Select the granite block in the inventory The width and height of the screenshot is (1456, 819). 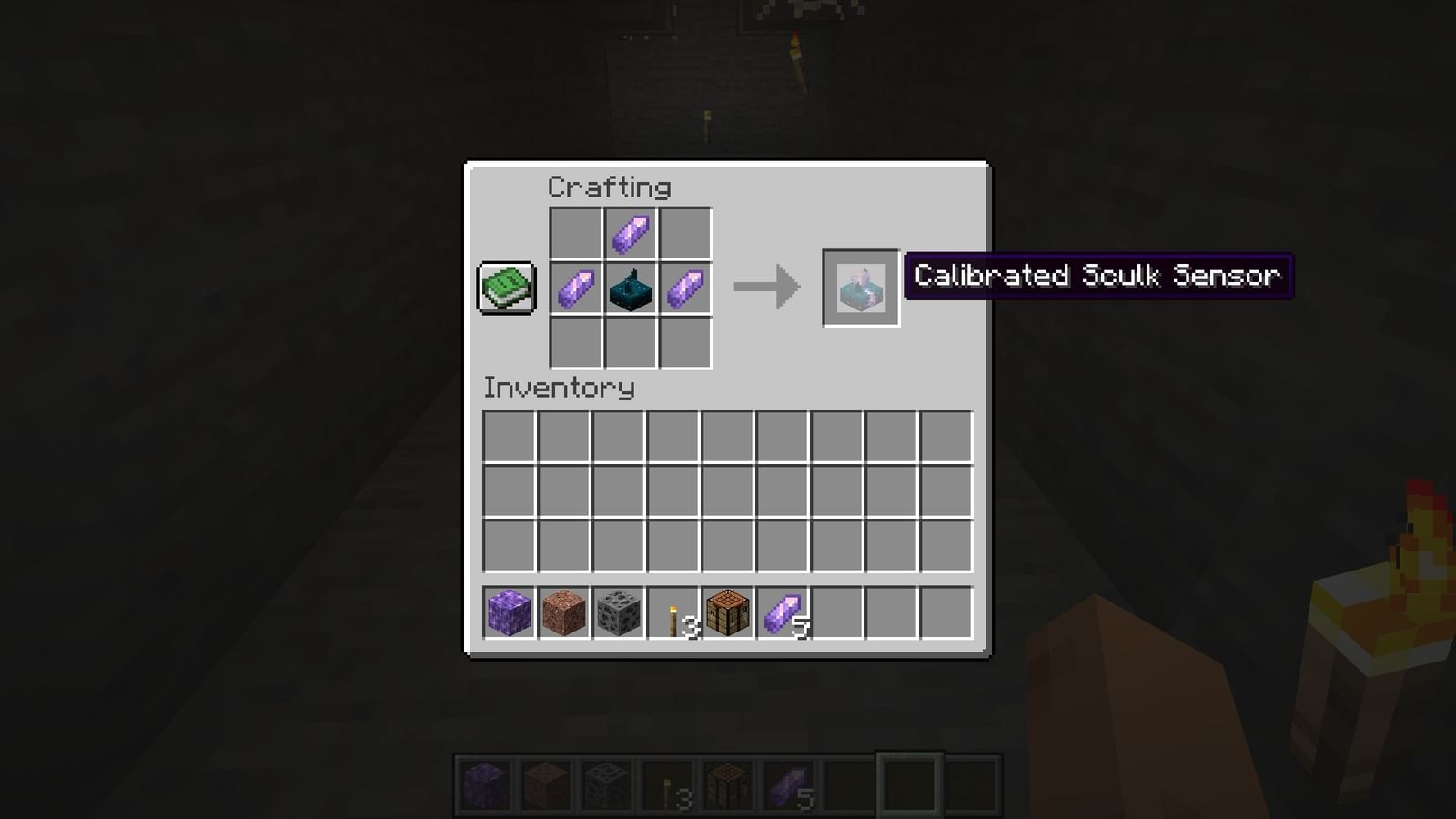[x=561, y=615]
